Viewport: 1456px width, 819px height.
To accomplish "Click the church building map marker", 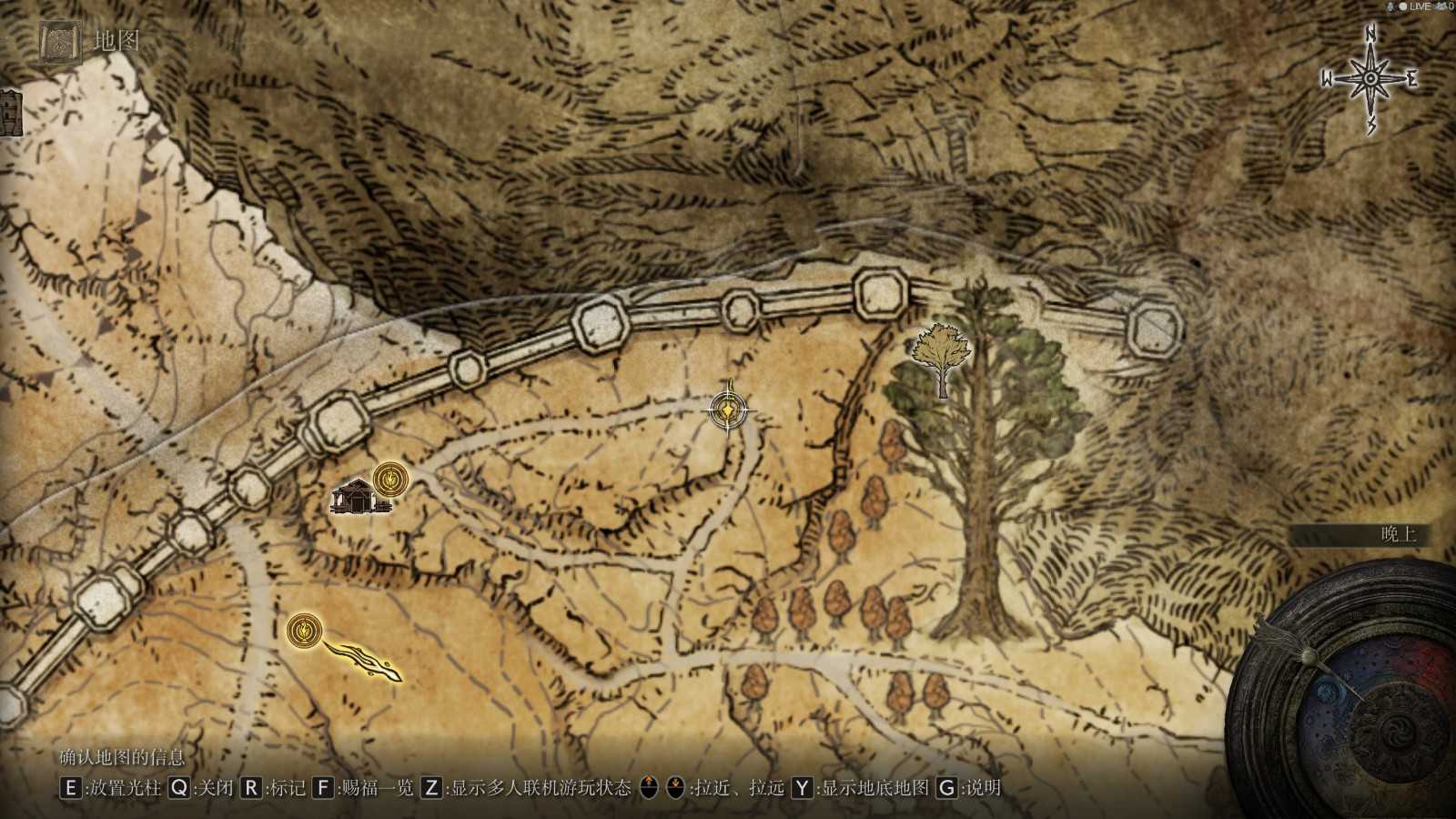I will (x=357, y=497).
